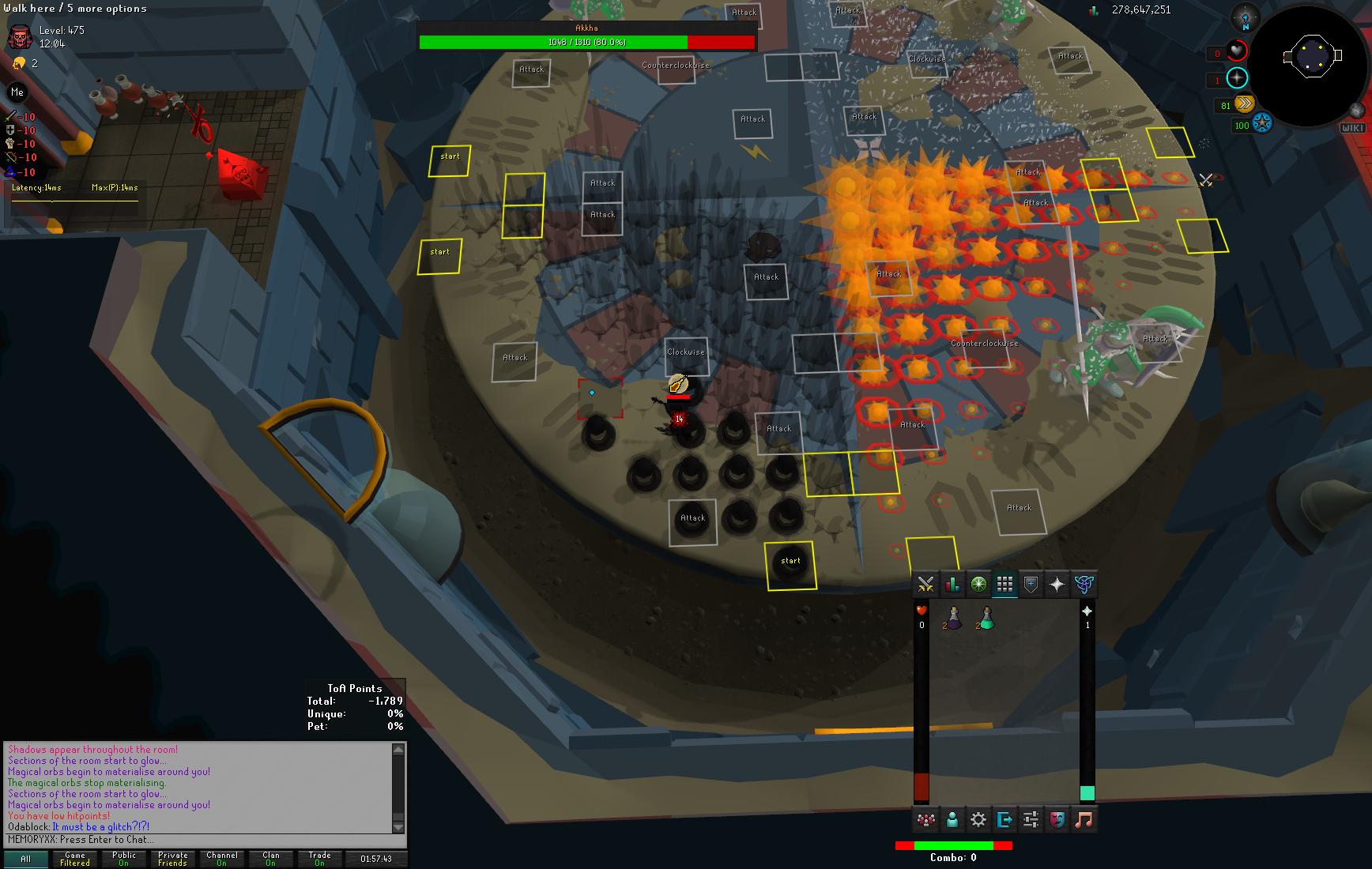Viewport: 1372px width, 869px height.
Task: Open the Logout door tab
Action: pyautogui.click(x=1004, y=820)
